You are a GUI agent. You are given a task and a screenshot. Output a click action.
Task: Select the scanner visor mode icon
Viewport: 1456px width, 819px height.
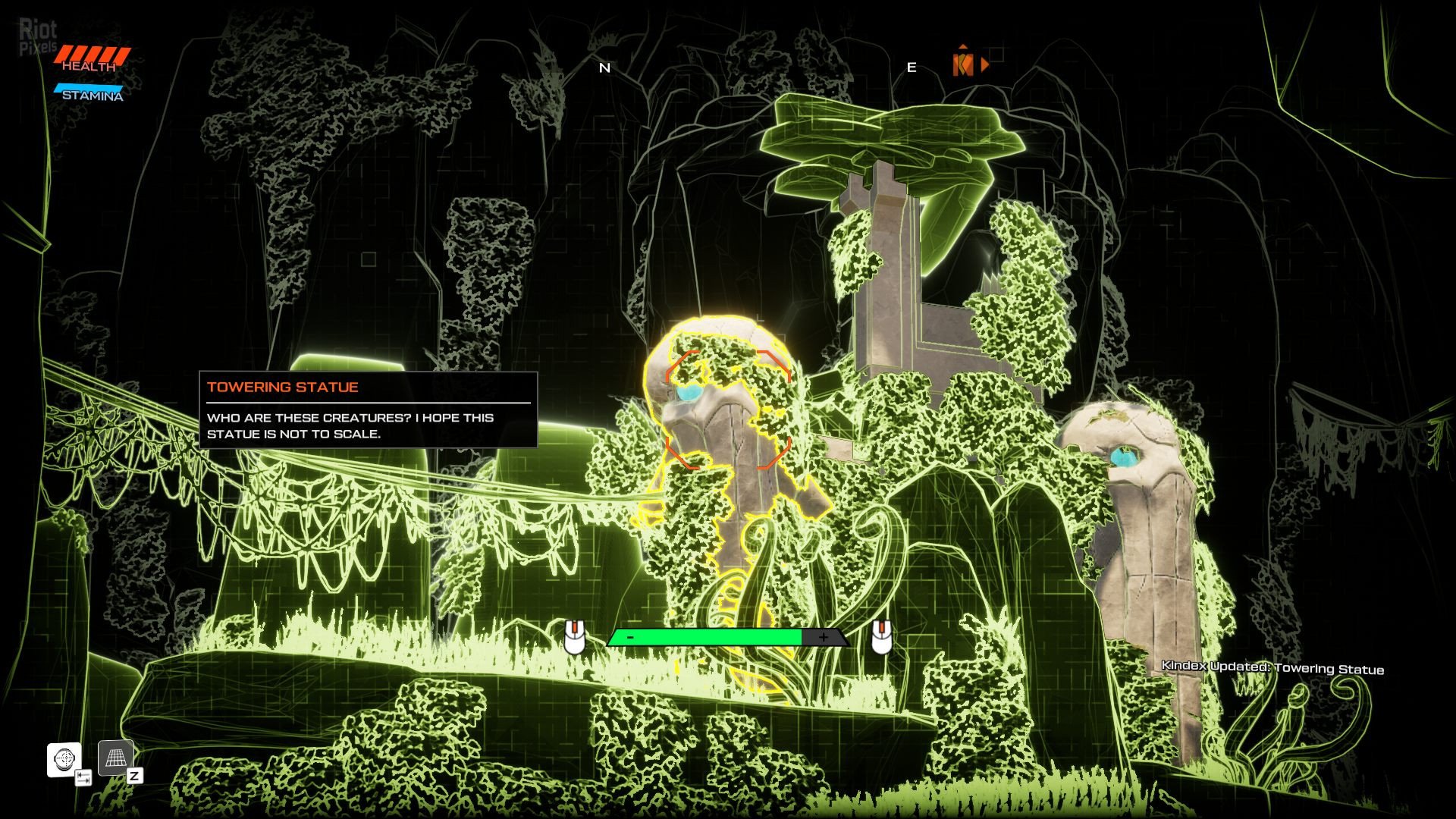(x=64, y=758)
